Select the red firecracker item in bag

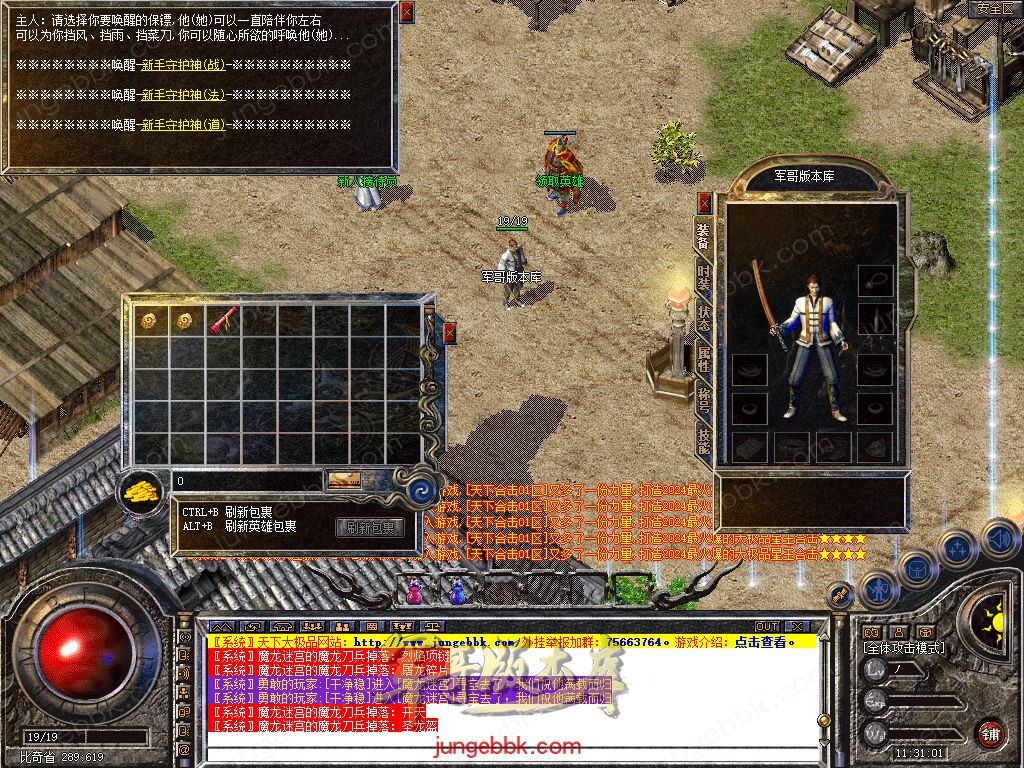221,321
